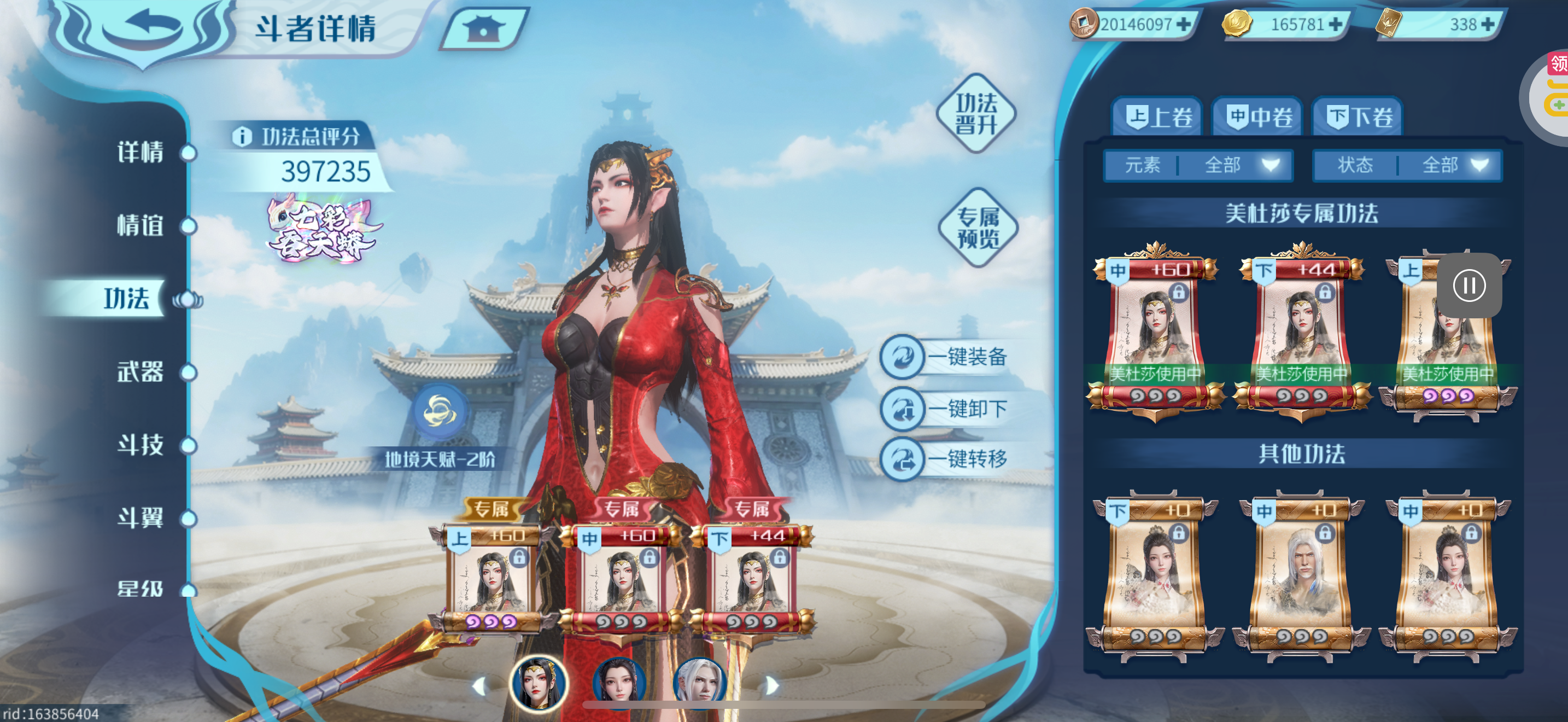Select the 斗技 skills tab

141,445
